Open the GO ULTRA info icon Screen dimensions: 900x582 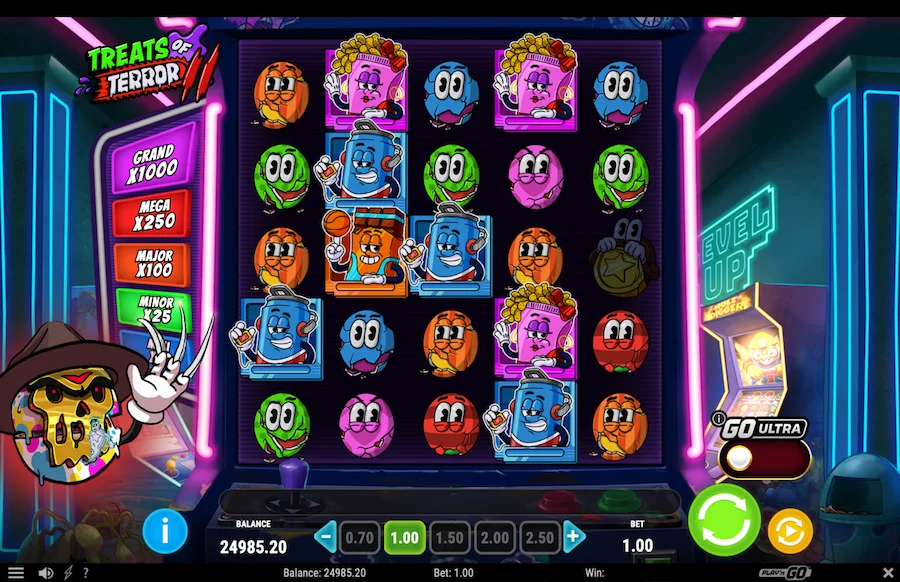pyautogui.click(x=718, y=418)
